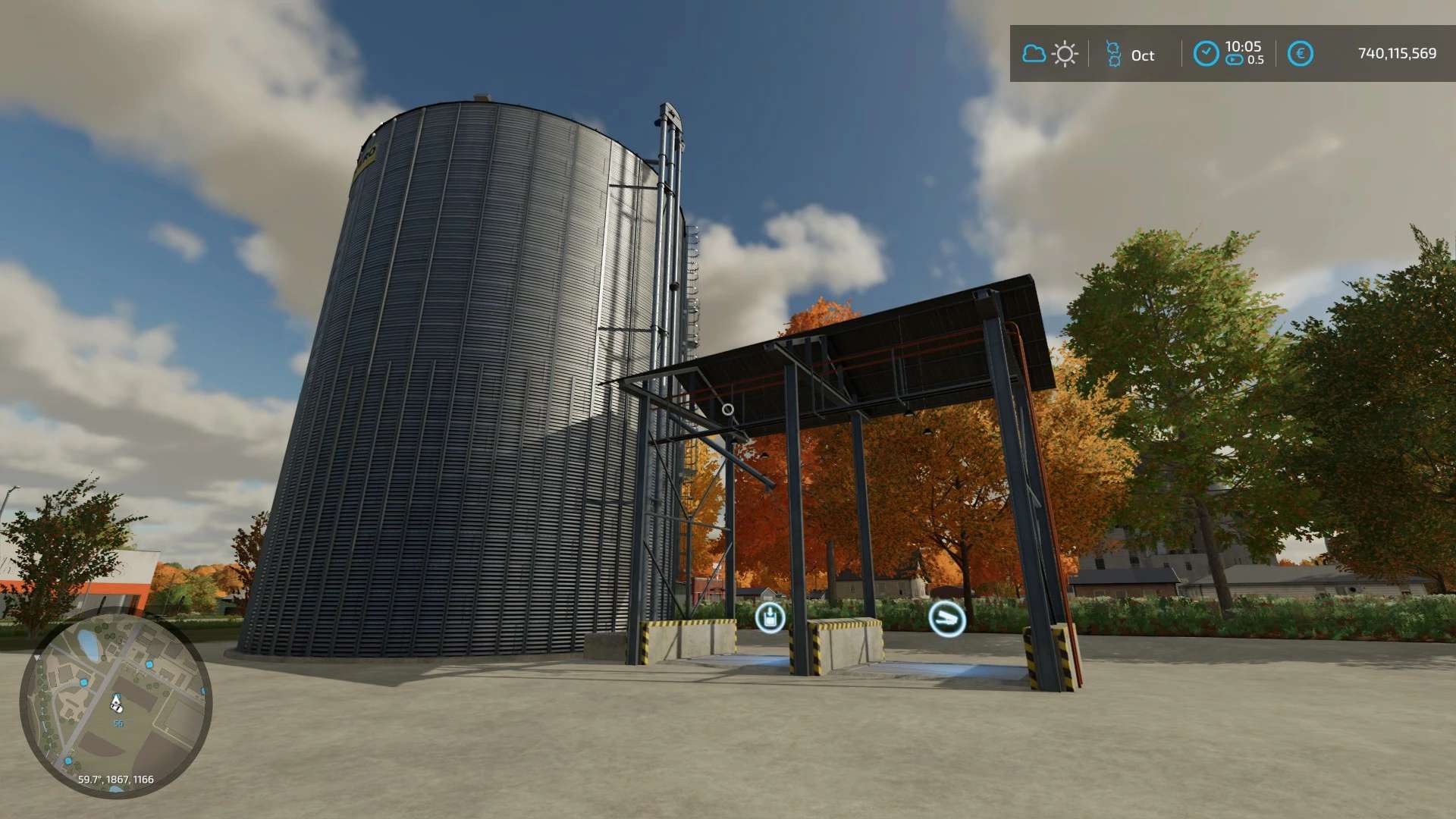This screenshot has height=819, width=1456.
Task: Click the sun weather forecast icon
Action: [1065, 54]
